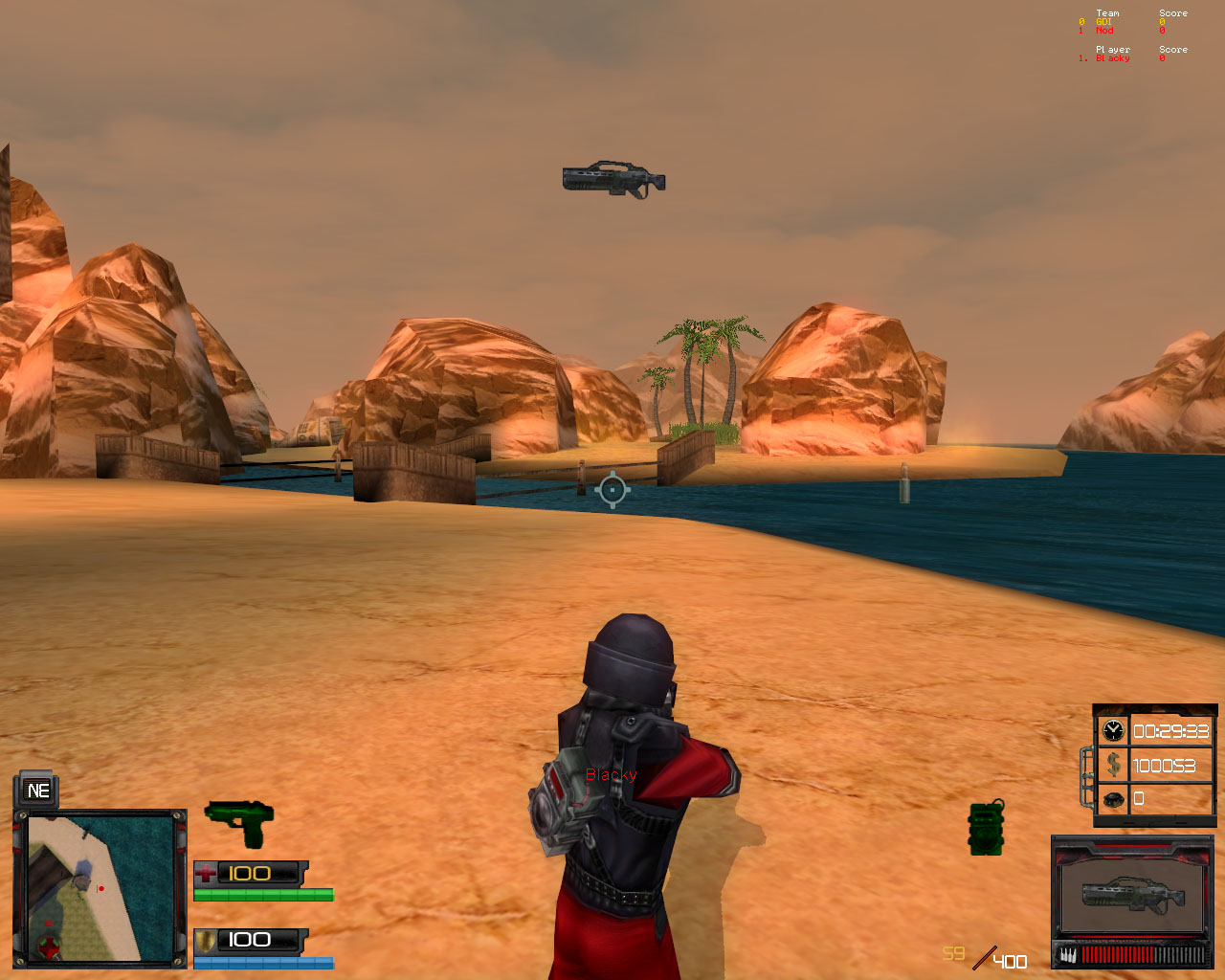The image size is (1225, 980).
Task: Click the current weapon rifle display
Action: [x=1132, y=893]
